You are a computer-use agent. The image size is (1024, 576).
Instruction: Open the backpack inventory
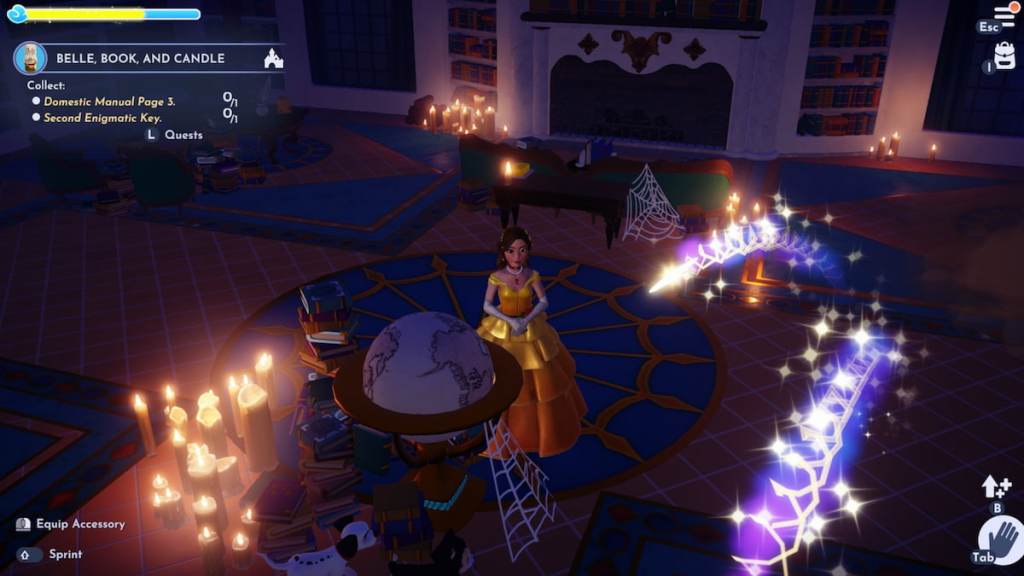1005,56
